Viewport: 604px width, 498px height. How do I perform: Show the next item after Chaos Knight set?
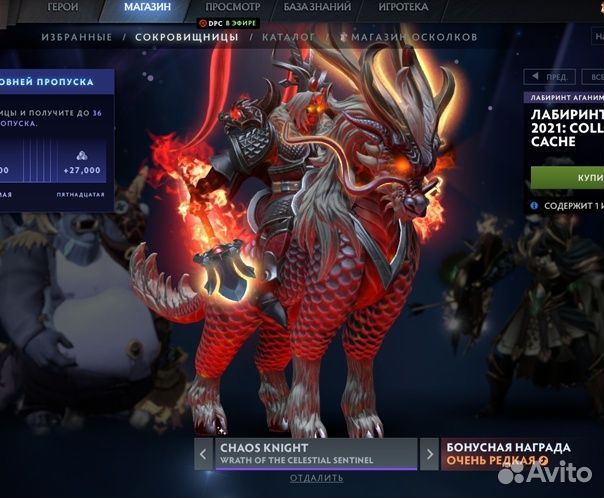point(429,454)
